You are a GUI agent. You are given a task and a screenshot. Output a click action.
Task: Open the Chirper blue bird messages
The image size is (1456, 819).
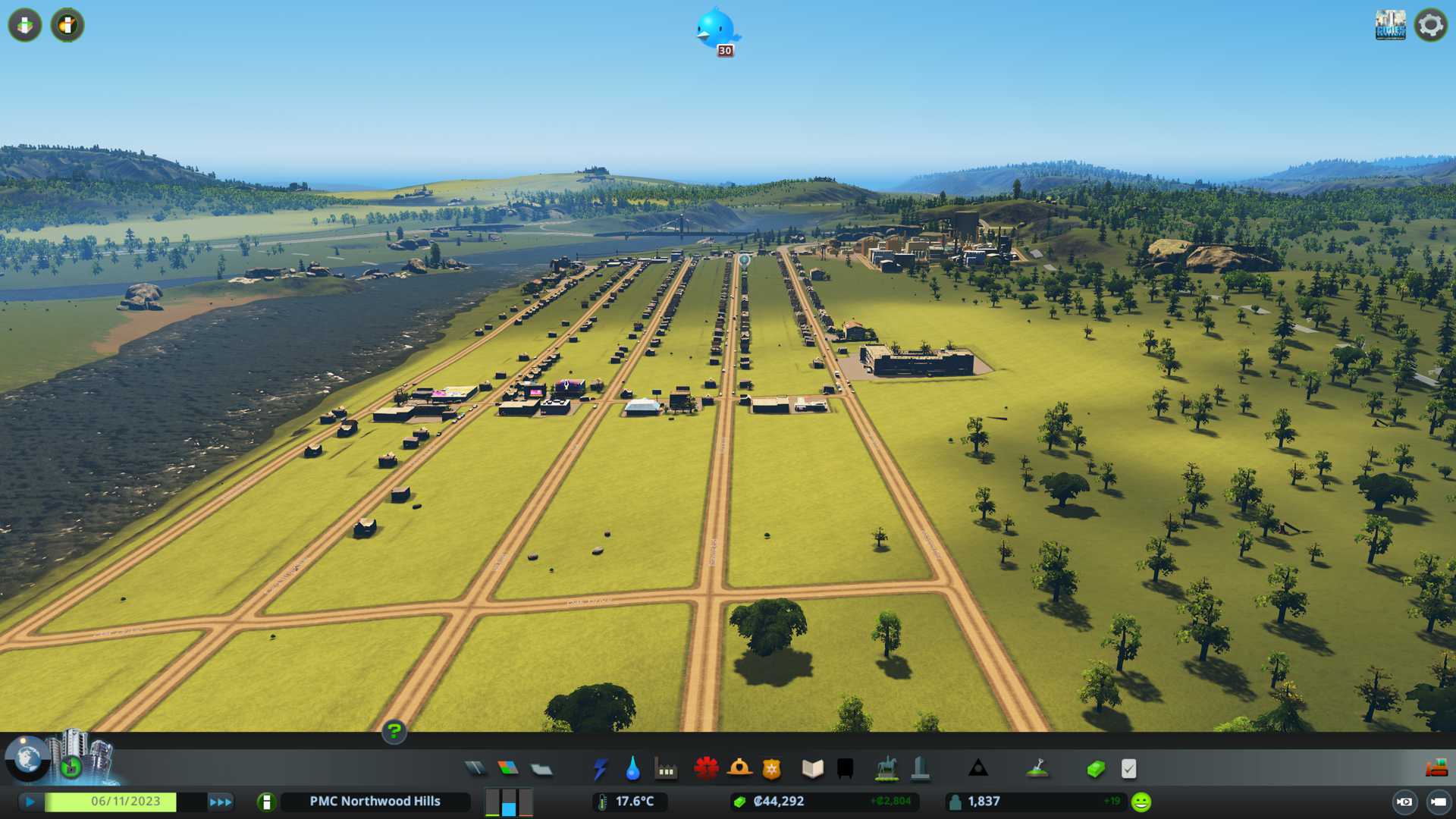716,30
